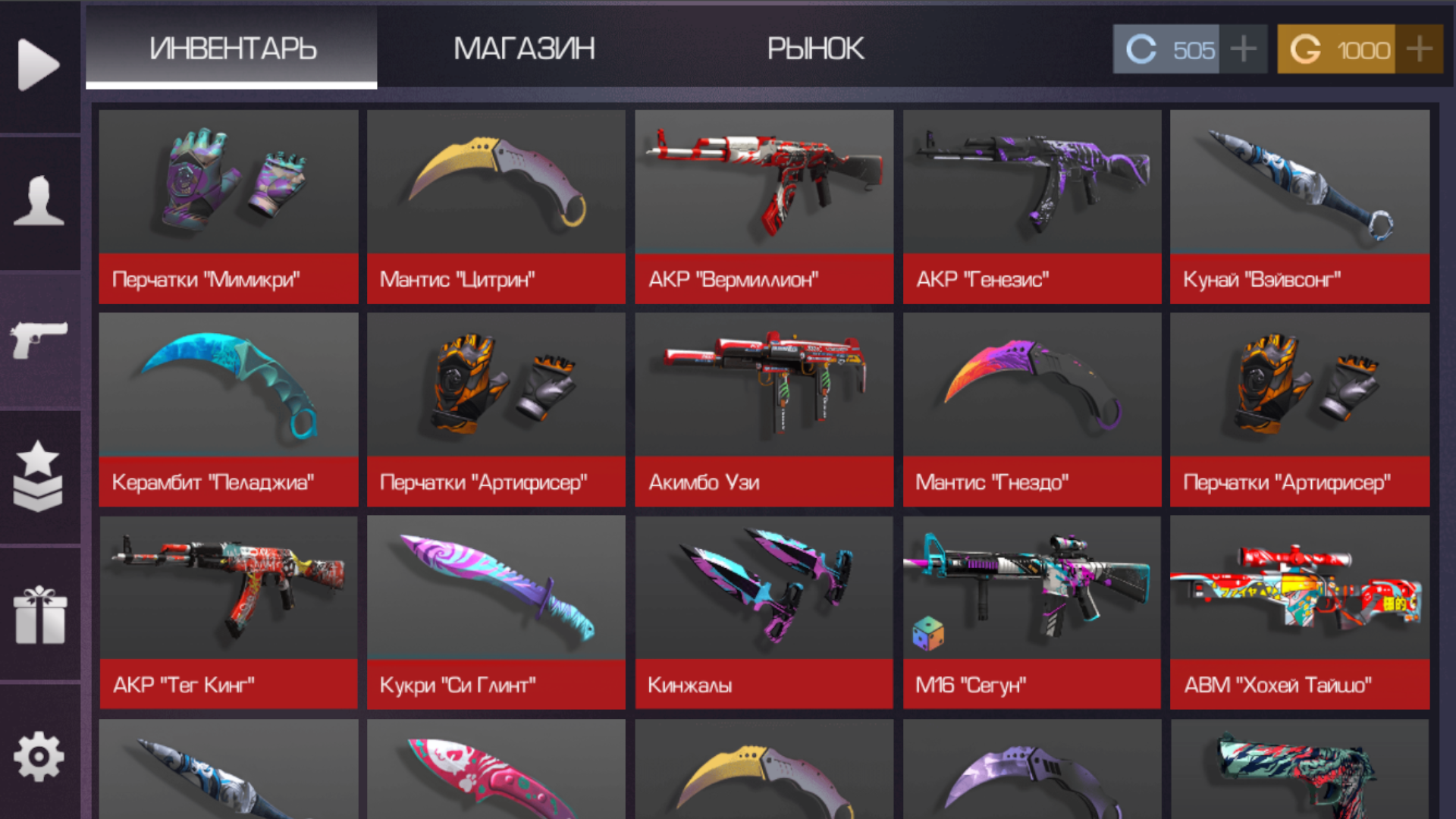Open the player profile icon

(38, 201)
